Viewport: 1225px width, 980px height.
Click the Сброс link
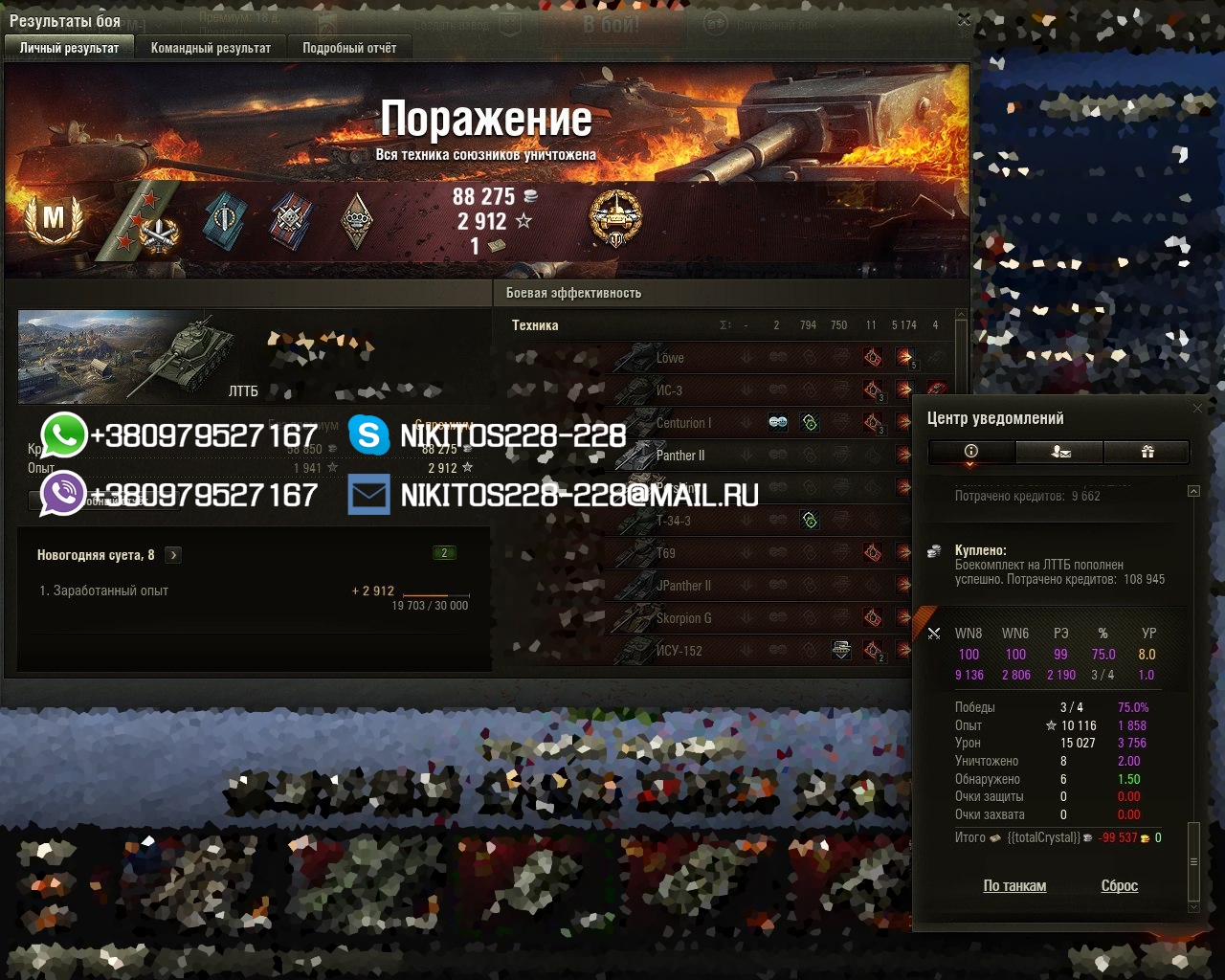tap(1119, 886)
